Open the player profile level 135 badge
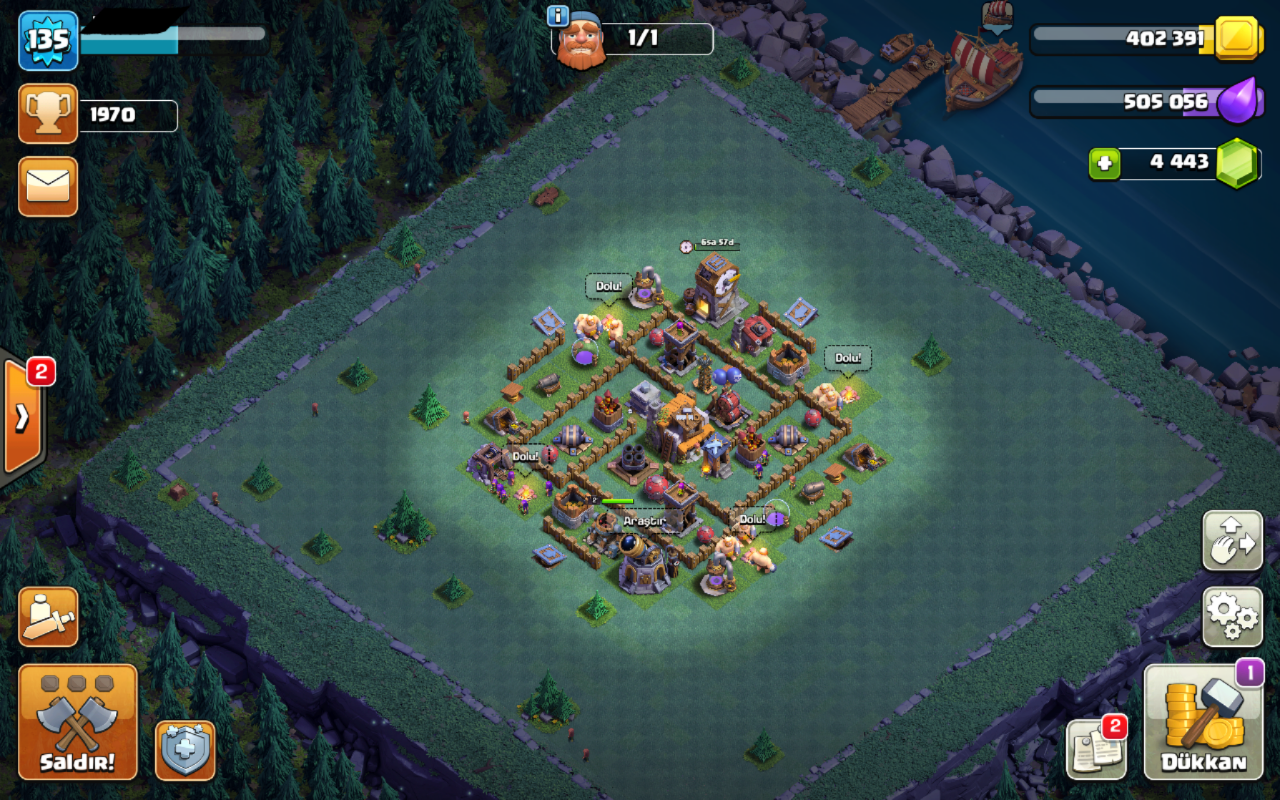This screenshot has height=800, width=1280. [48, 41]
